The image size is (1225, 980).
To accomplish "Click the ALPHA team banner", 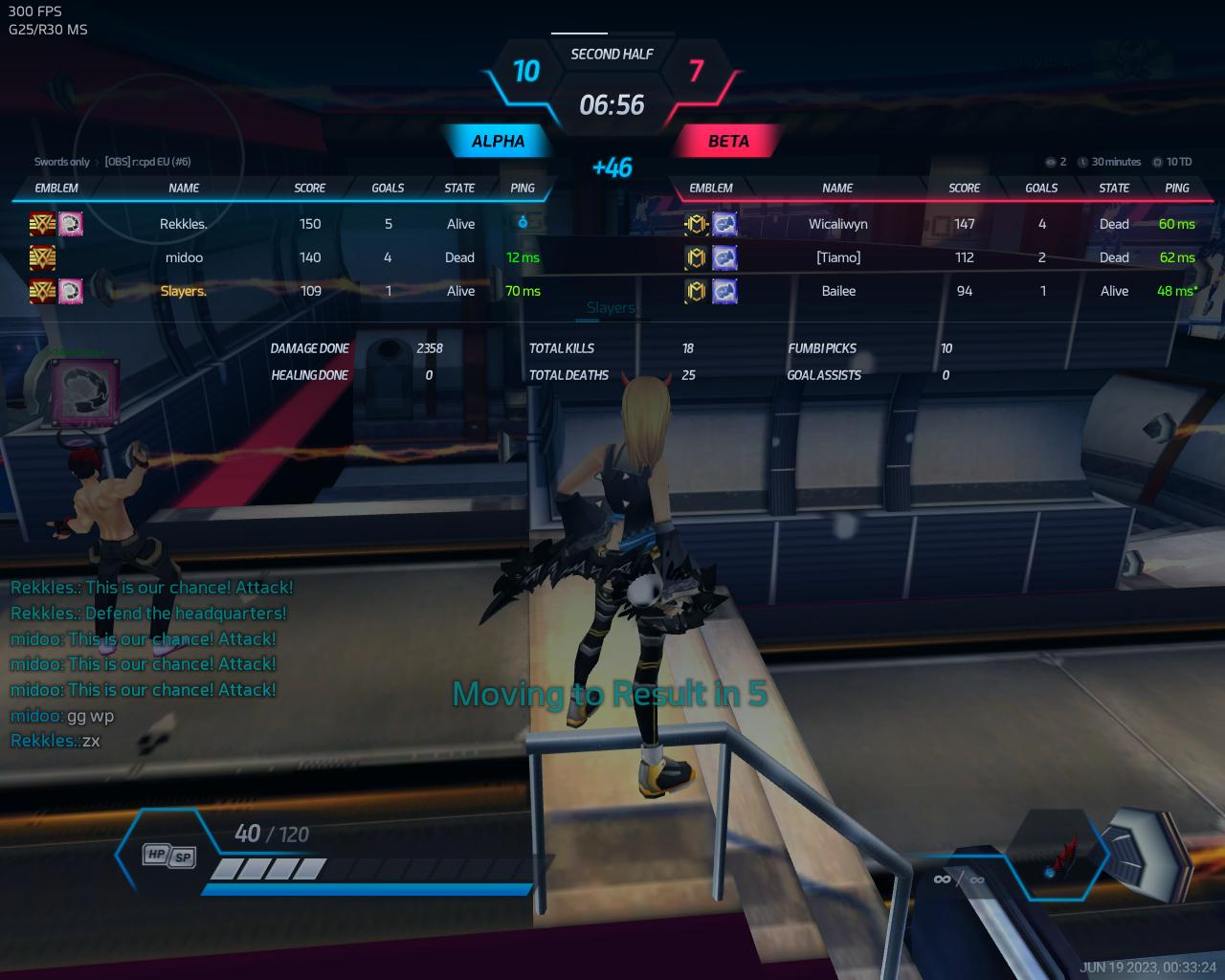I will [498, 142].
